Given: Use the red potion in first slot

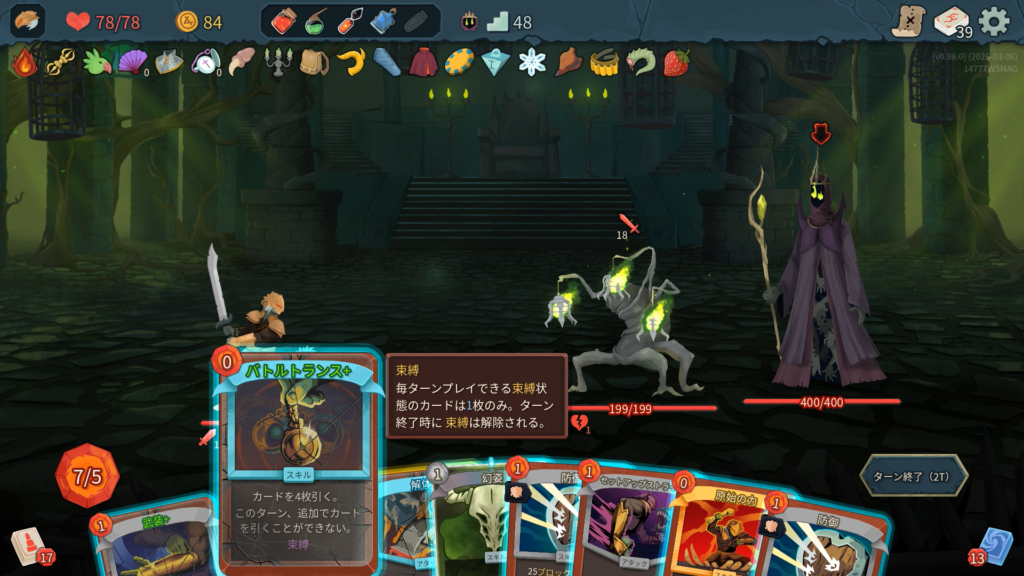Looking at the screenshot, I should coord(284,21).
